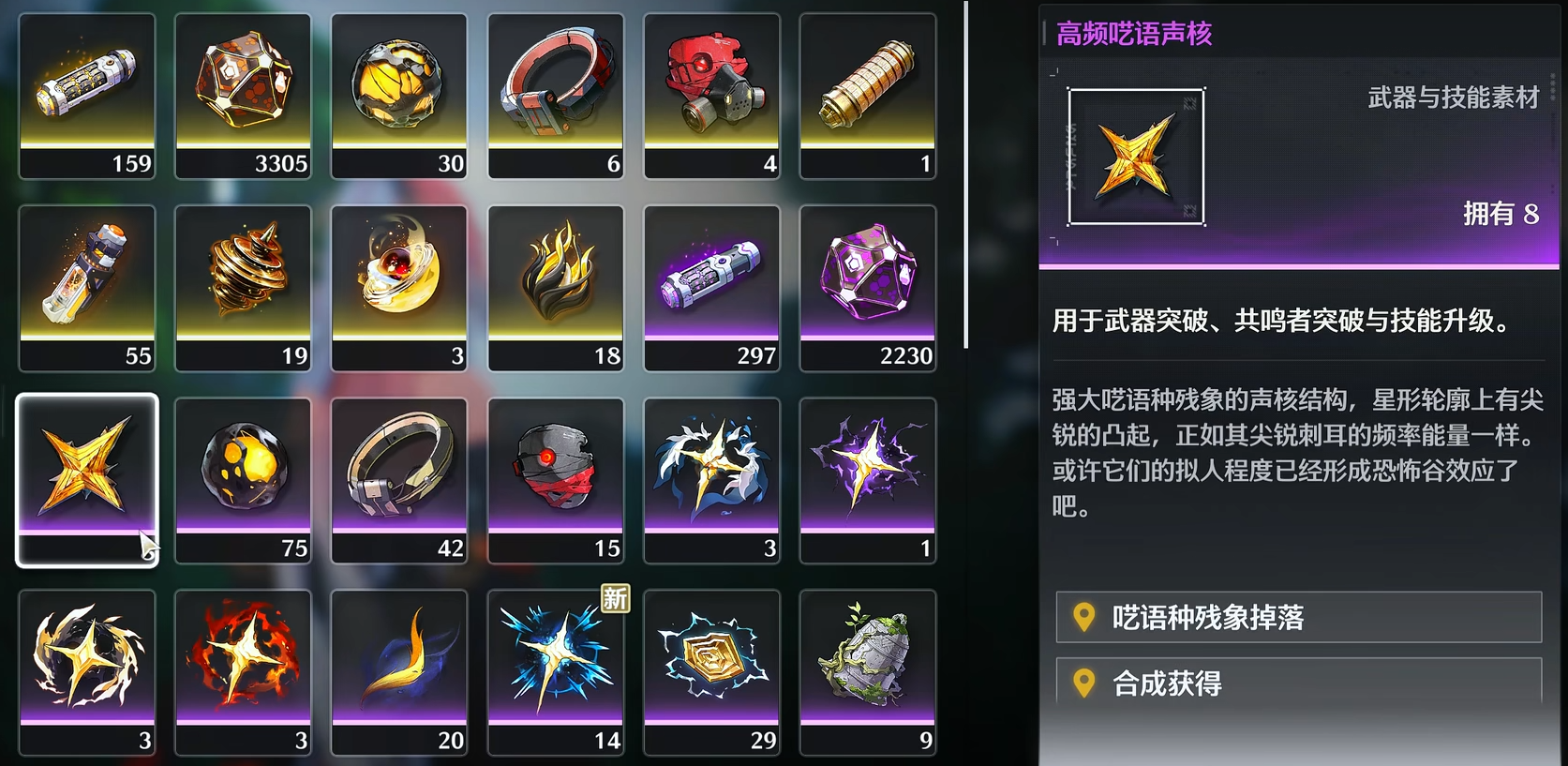The height and width of the screenshot is (766, 1568).
Task: Select the red-visor helmet material
Action: pyautogui.click(x=556, y=476)
